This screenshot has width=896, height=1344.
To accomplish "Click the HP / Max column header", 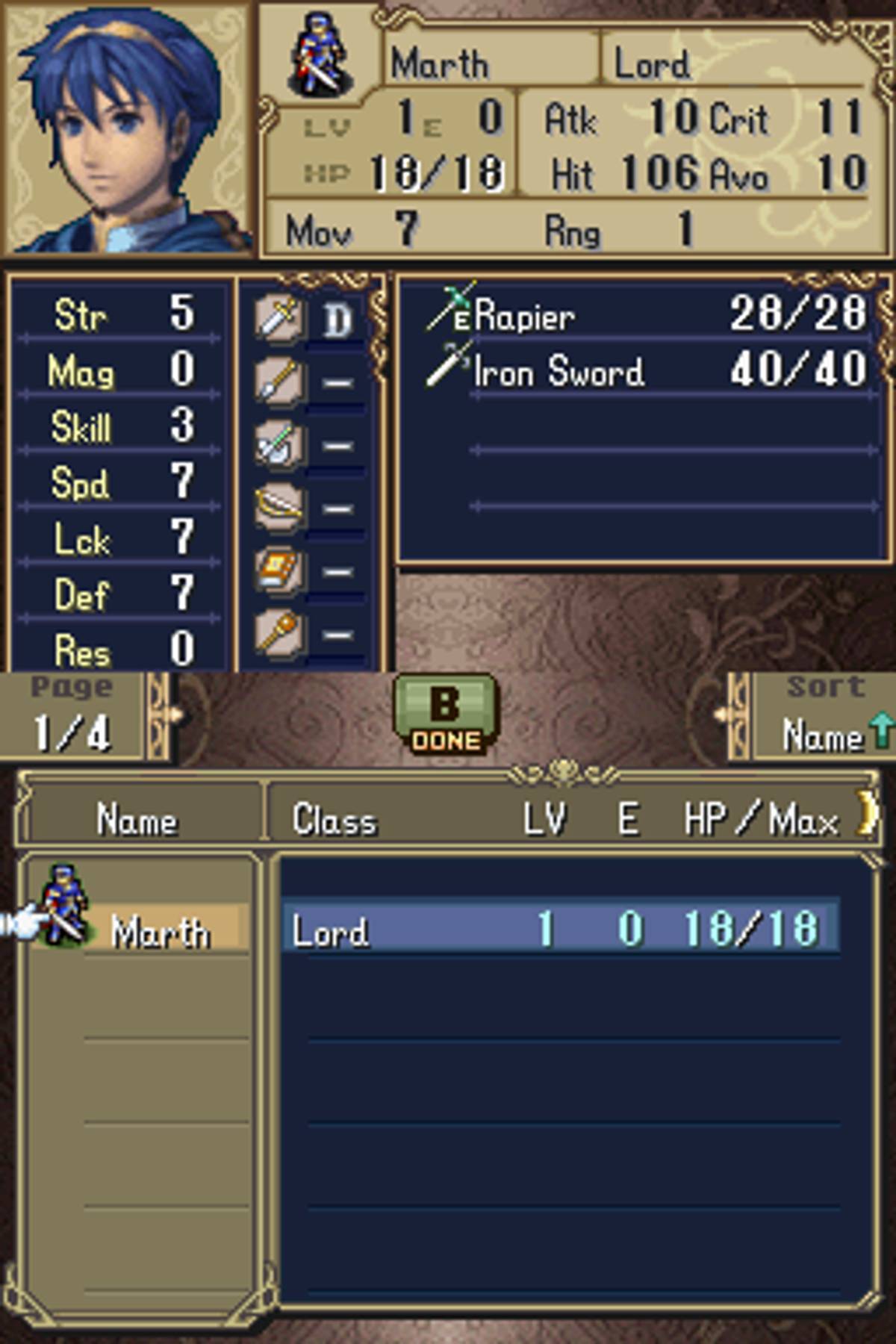I will pos(760,820).
